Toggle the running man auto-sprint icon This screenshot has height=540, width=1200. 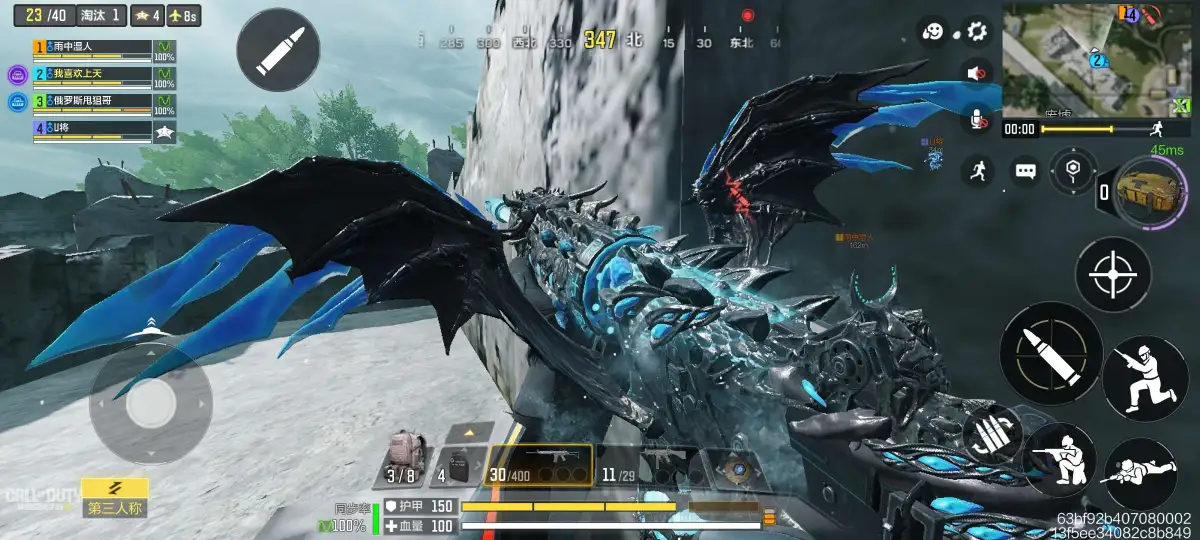tap(978, 171)
